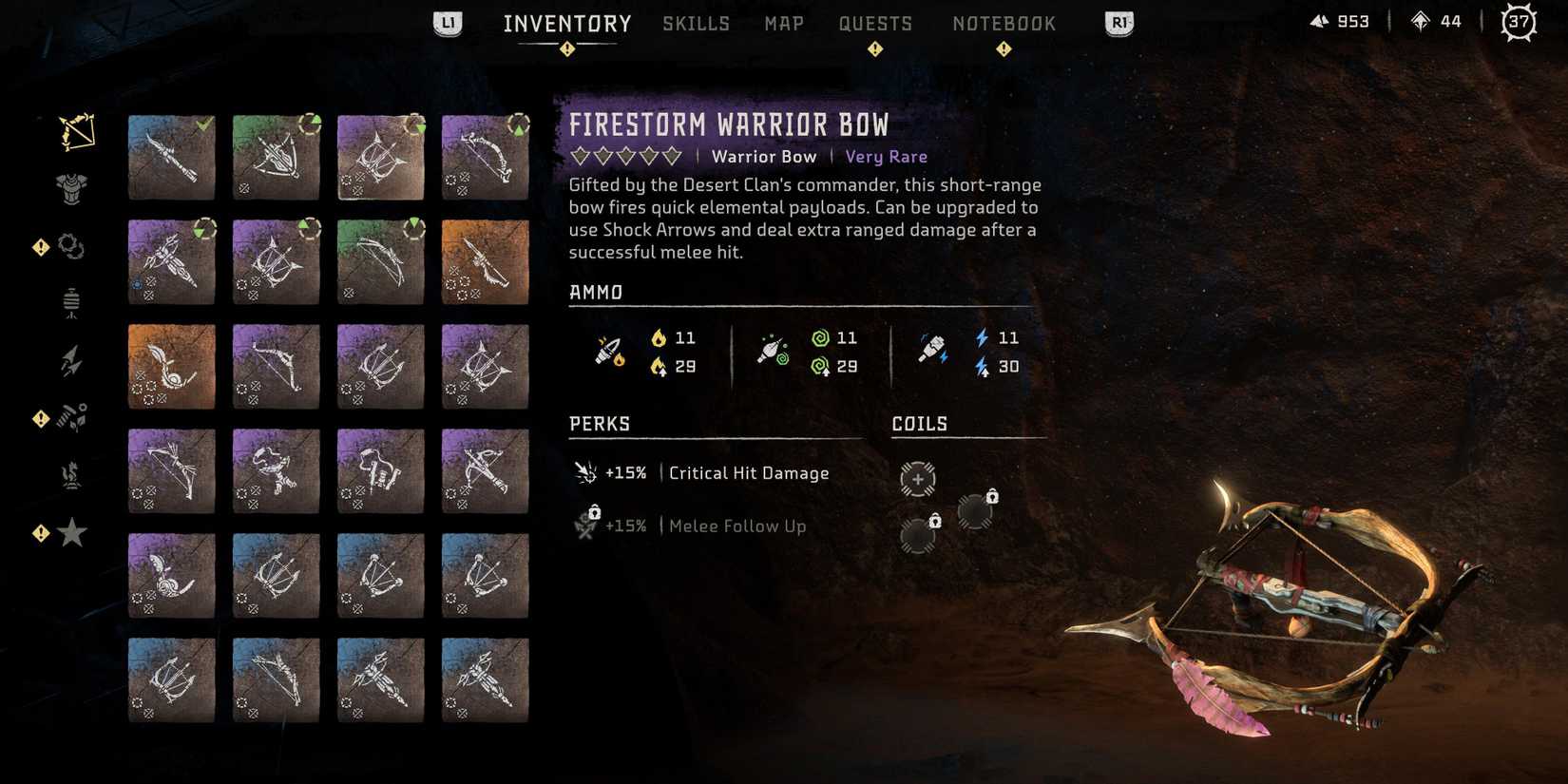Select the Weapons bow category icon
The height and width of the screenshot is (784, 1568).
click(x=74, y=133)
